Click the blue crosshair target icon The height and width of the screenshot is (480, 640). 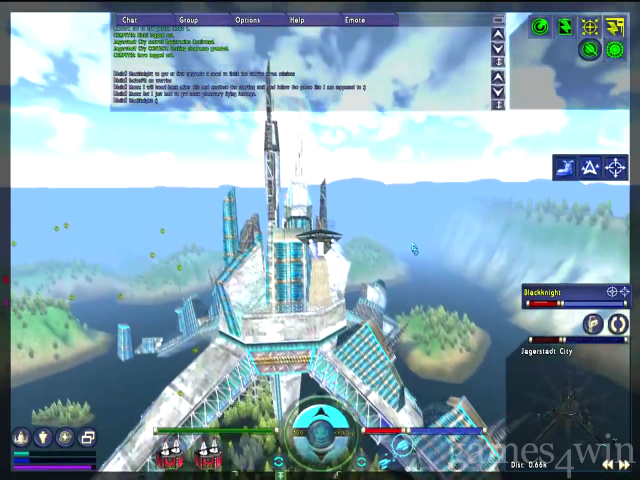click(x=616, y=168)
